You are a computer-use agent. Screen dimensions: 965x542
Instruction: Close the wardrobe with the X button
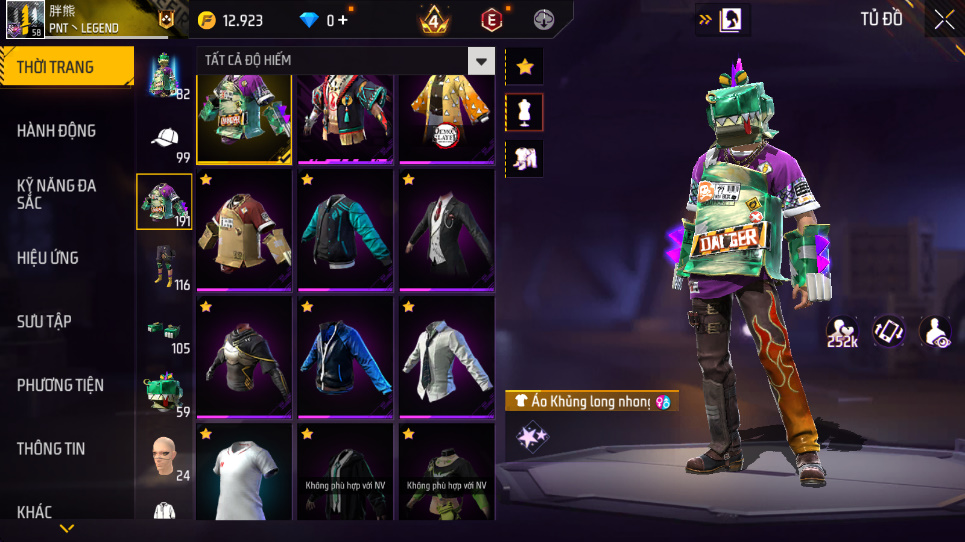[x=944, y=19]
